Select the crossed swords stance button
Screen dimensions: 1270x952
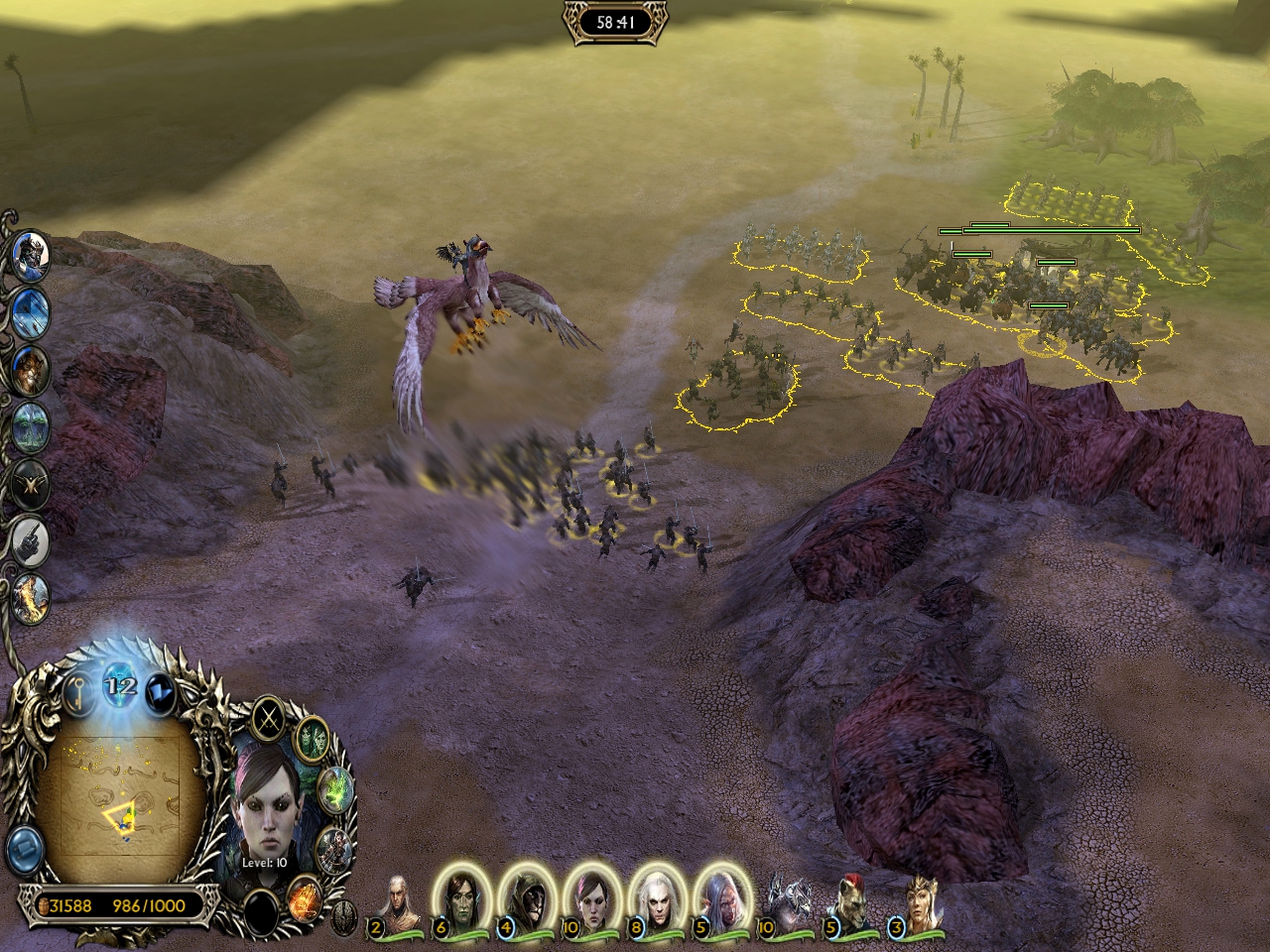coord(268,718)
